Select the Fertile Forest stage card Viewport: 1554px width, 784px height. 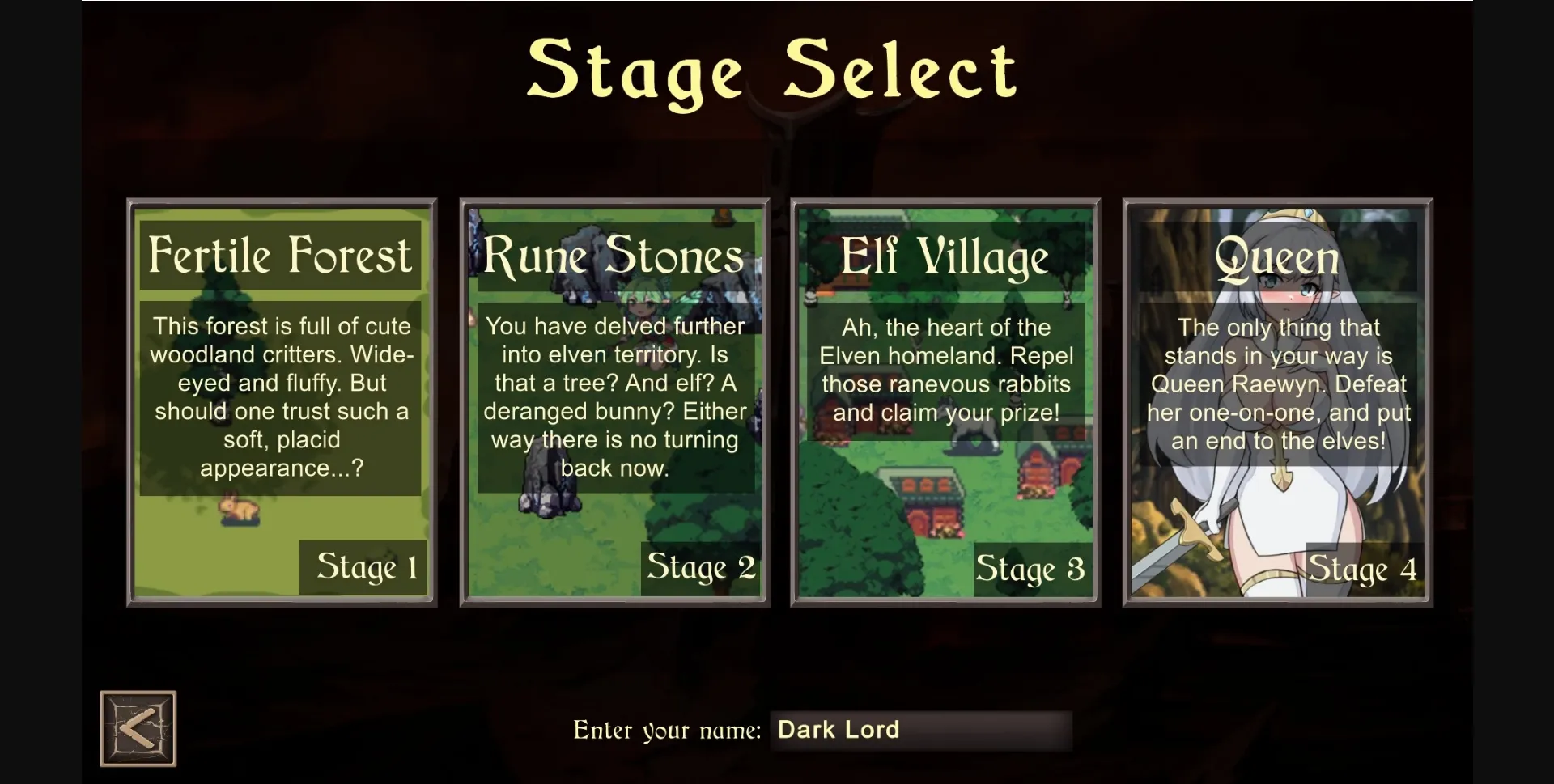click(x=281, y=402)
